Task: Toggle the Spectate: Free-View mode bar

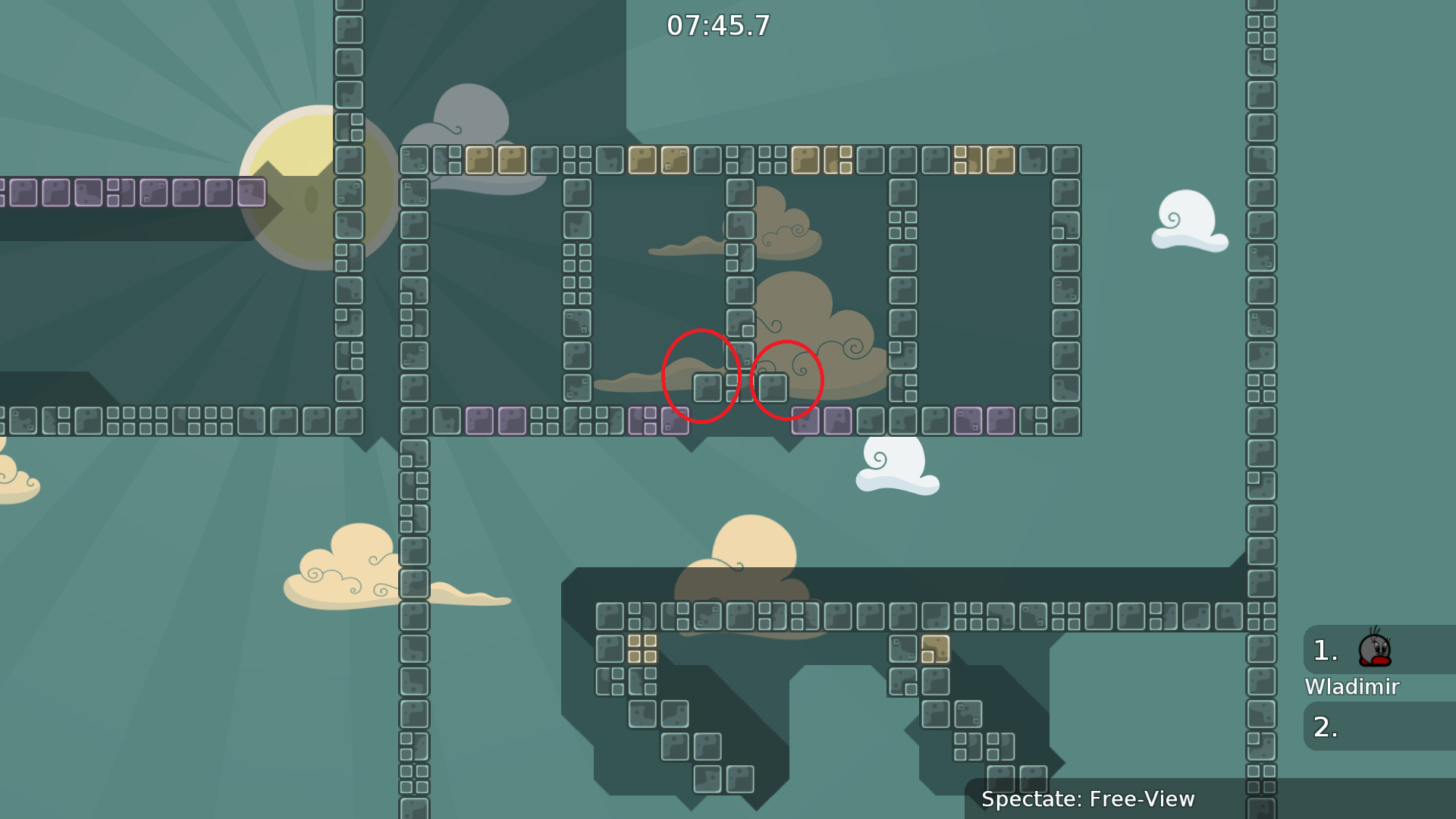Action: coord(1088,799)
